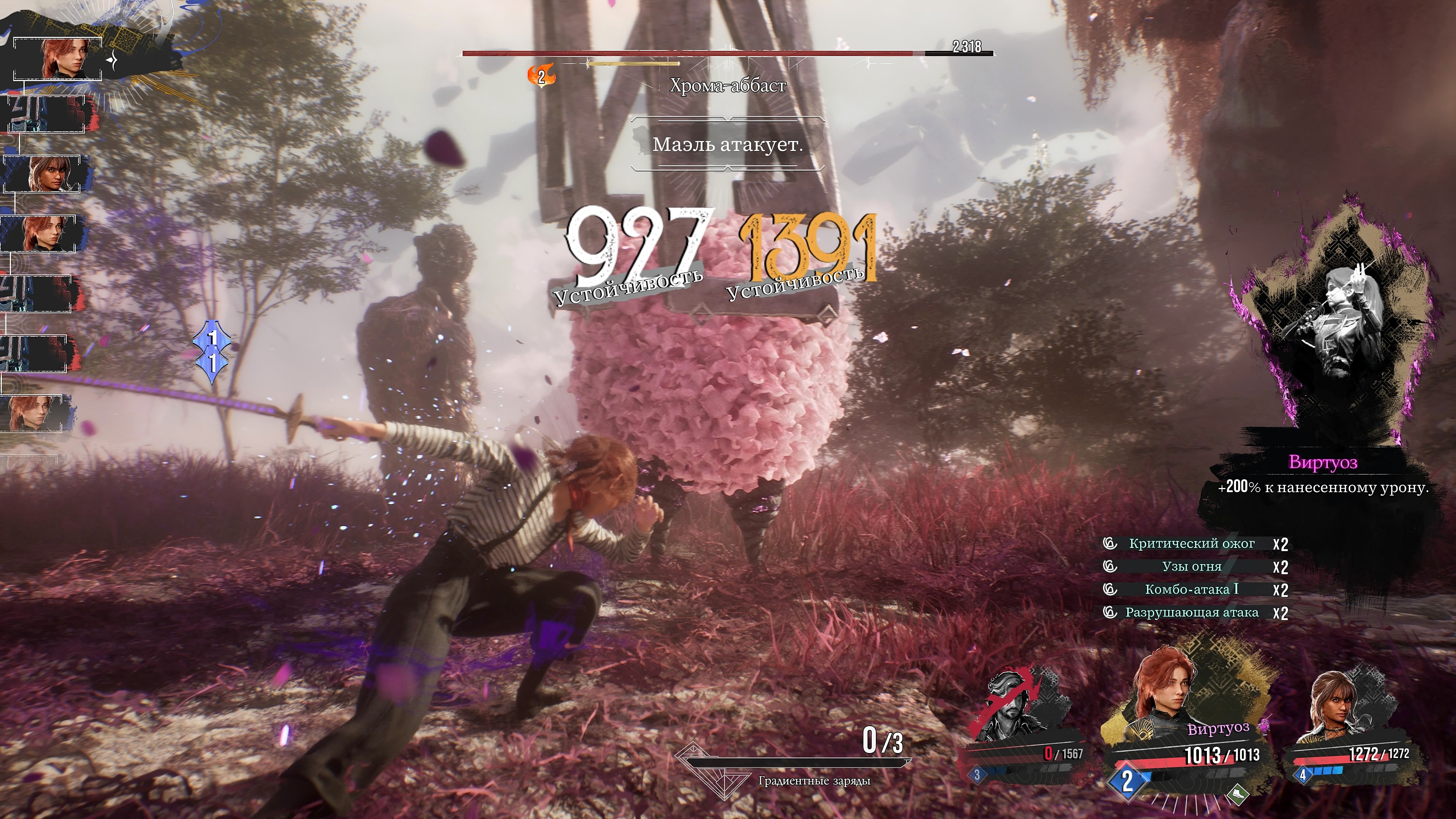
Task: Inspect the burn status icon on enemy
Action: [541, 76]
